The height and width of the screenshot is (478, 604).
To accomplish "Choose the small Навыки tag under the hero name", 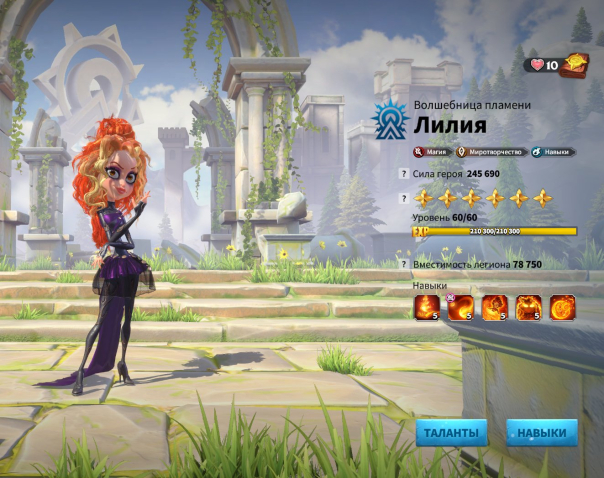I will click(x=553, y=152).
